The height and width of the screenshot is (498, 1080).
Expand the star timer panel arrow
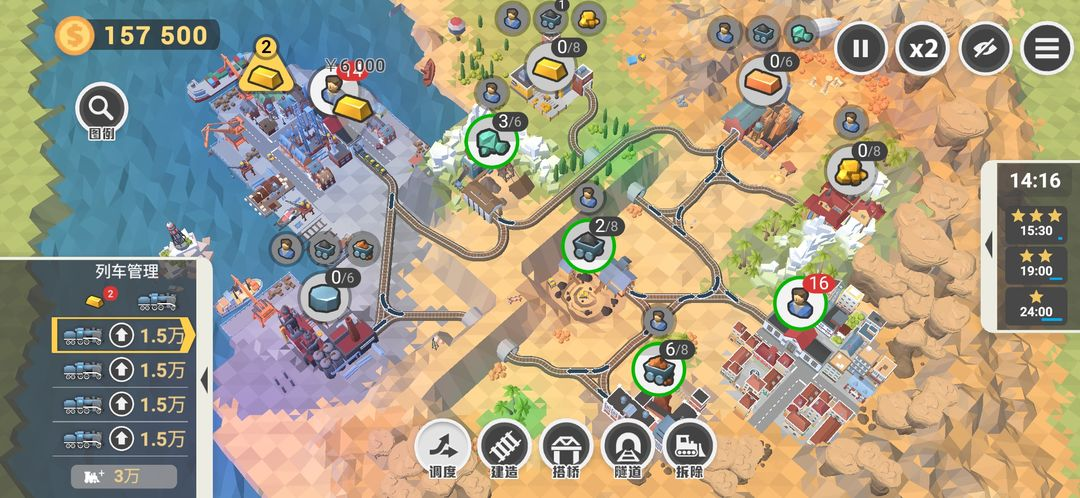988,245
